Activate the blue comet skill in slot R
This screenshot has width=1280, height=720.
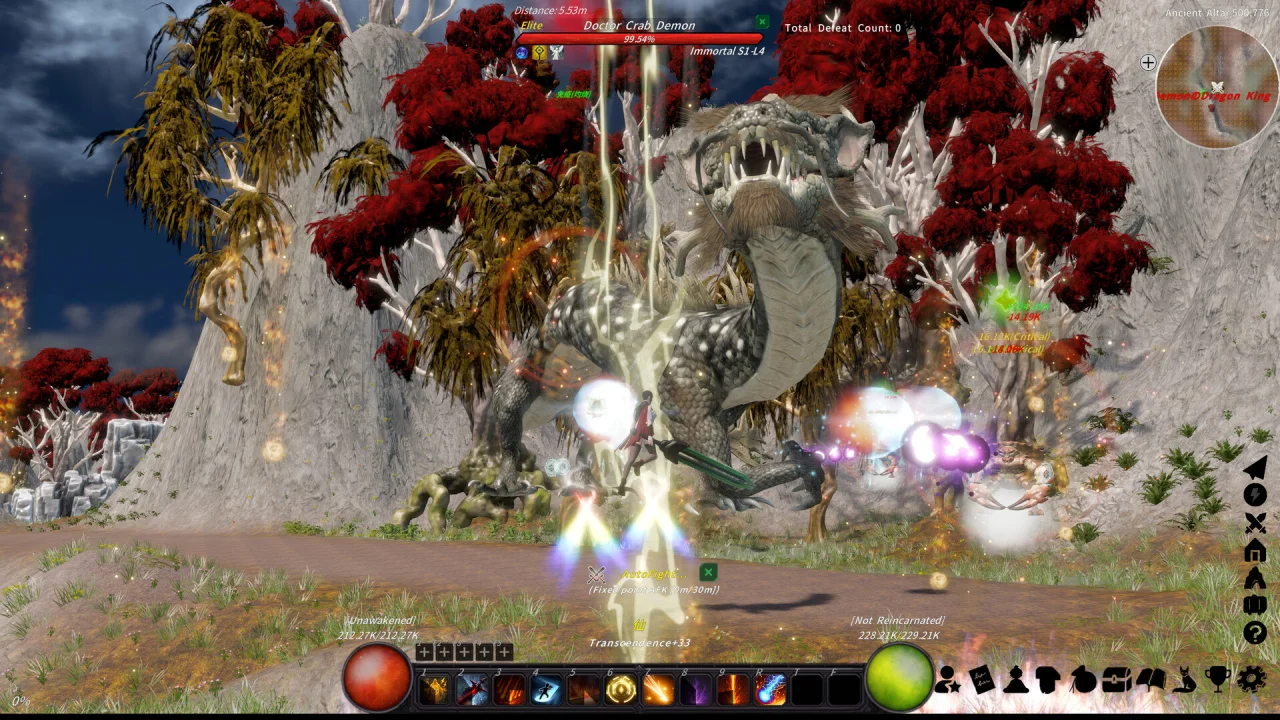click(770, 689)
